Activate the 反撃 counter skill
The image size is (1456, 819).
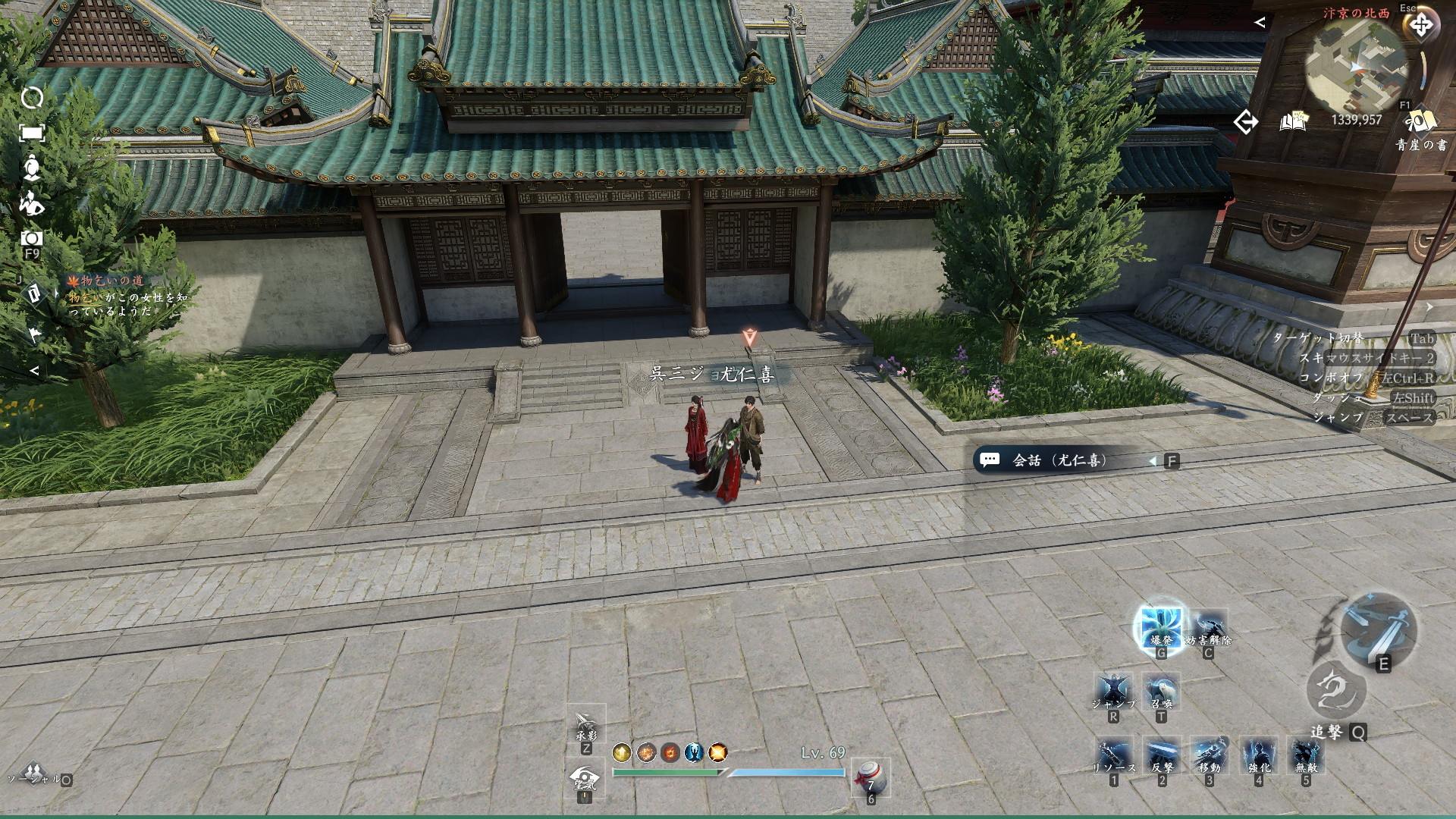(x=1162, y=756)
